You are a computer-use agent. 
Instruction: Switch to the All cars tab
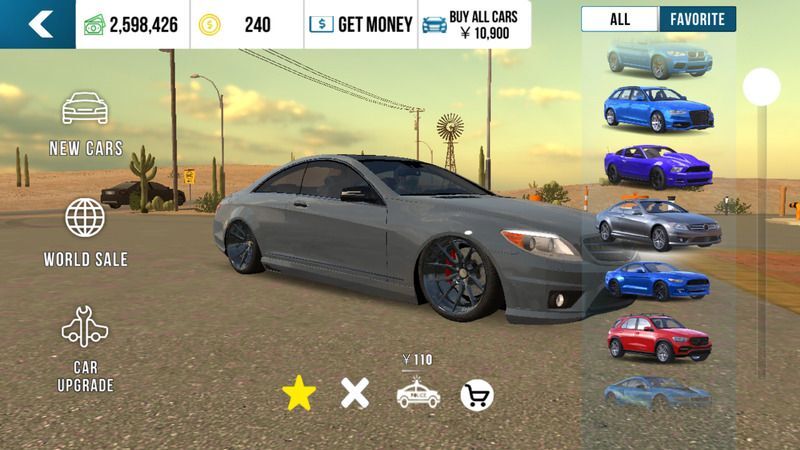[620, 19]
